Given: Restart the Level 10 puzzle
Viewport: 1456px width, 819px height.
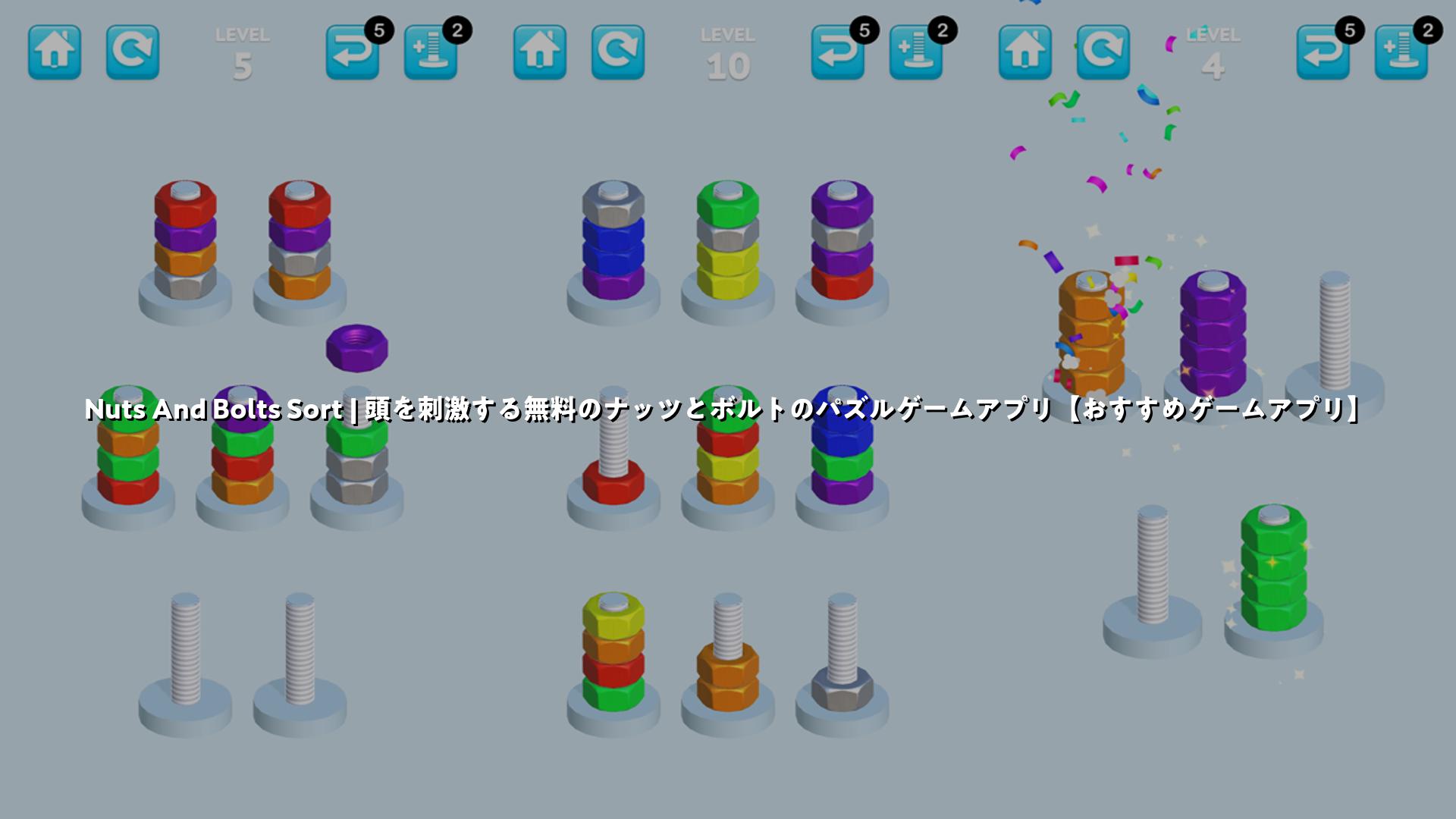Looking at the screenshot, I should (x=618, y=52).
